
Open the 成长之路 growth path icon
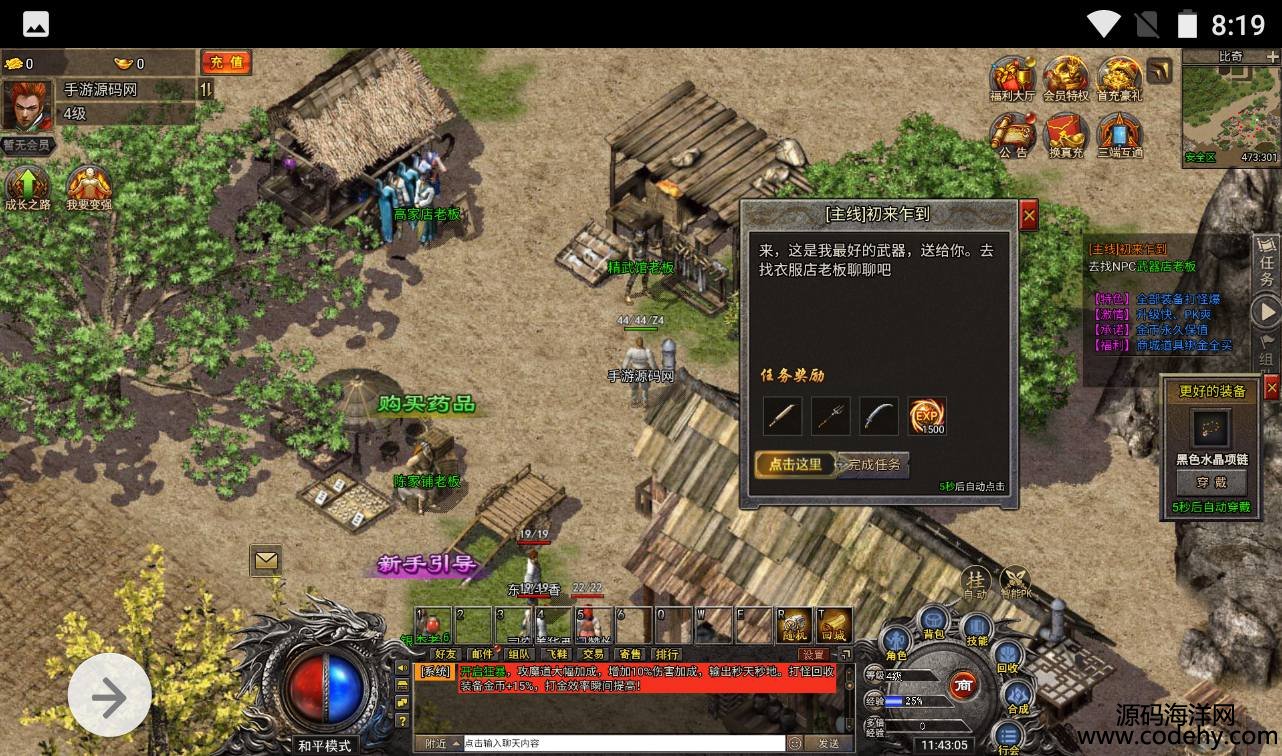28,188
